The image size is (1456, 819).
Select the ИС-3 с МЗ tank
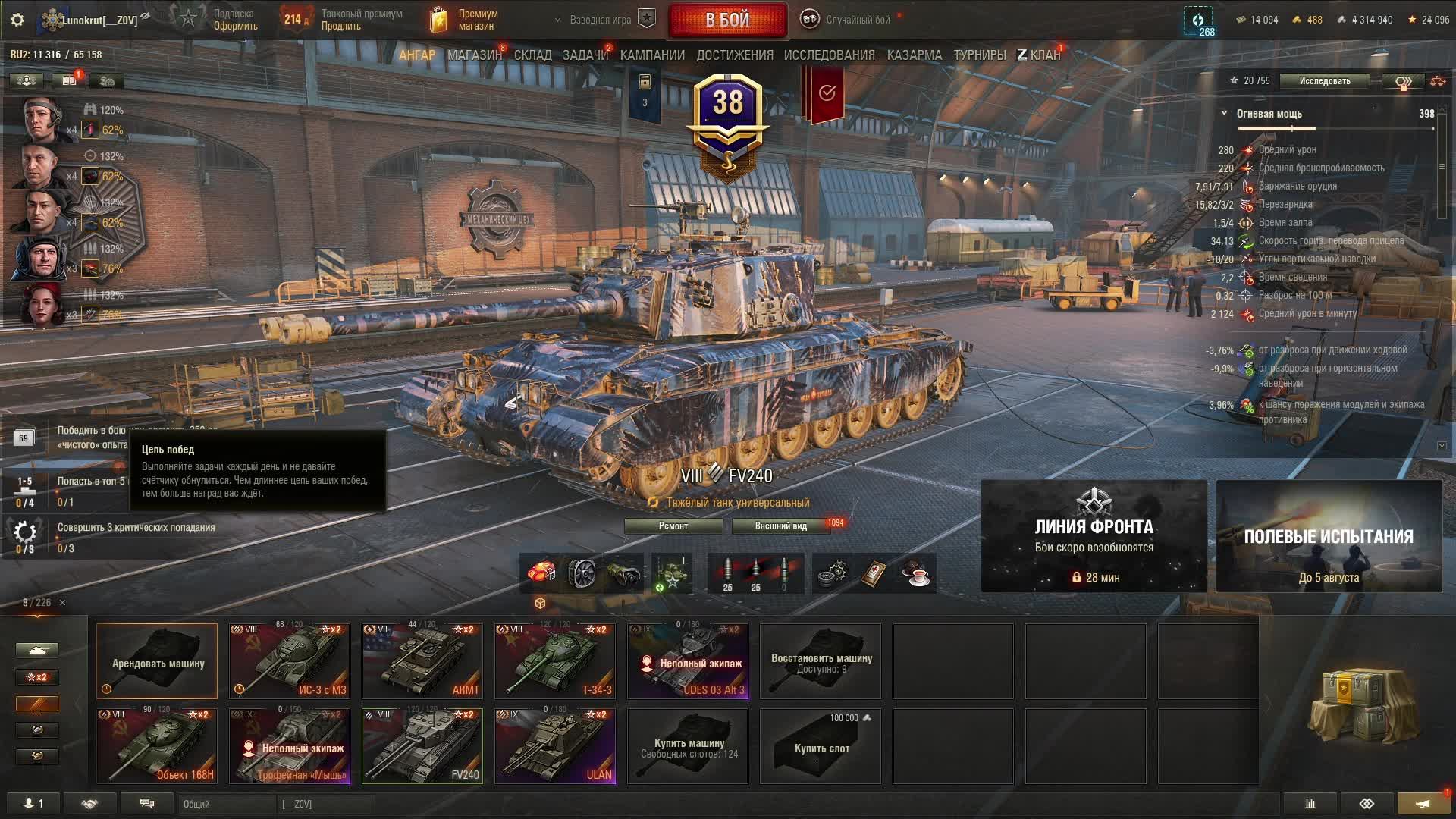coord(290,661)
